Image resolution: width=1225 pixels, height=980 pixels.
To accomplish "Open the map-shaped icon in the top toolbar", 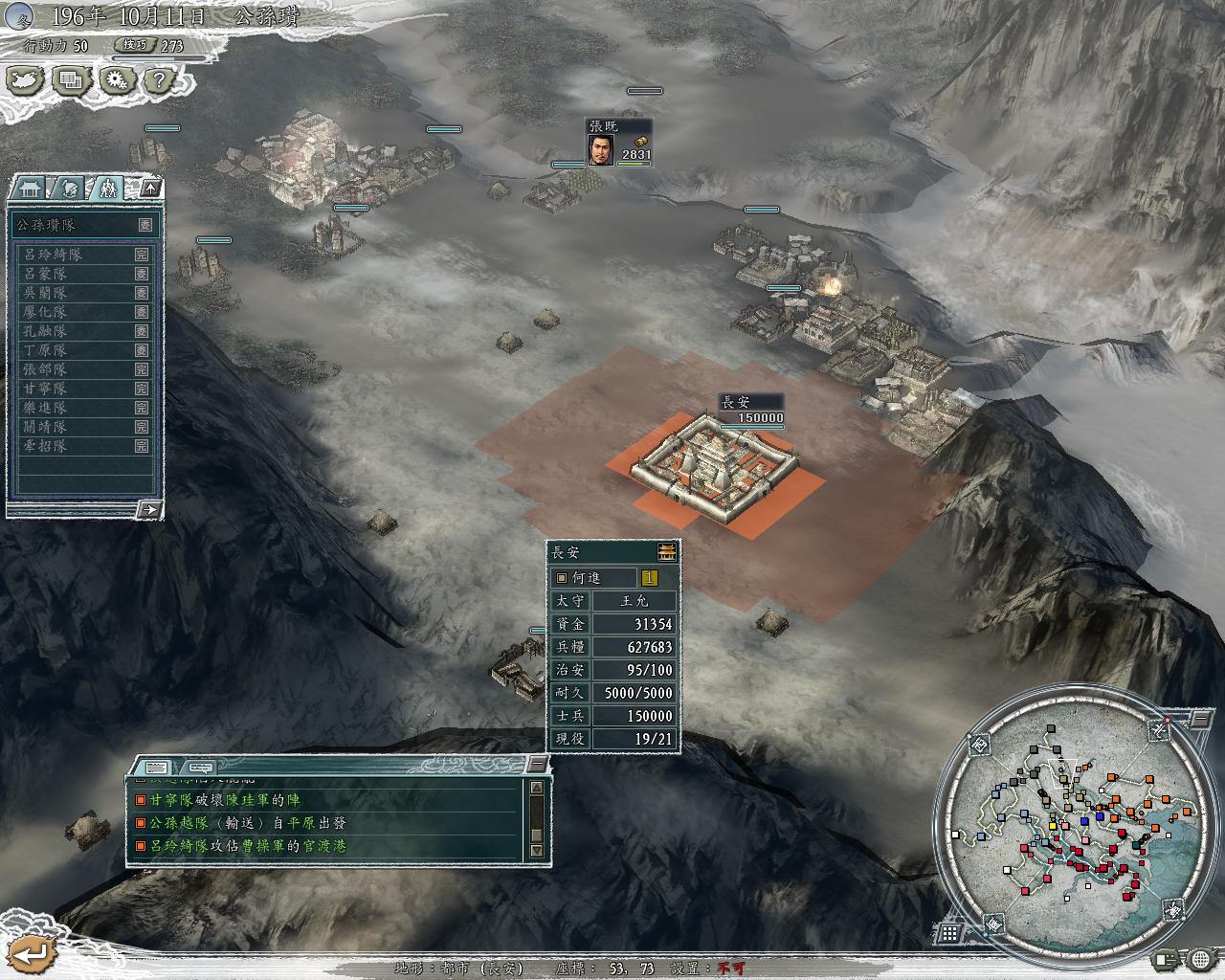I will 25,80.
